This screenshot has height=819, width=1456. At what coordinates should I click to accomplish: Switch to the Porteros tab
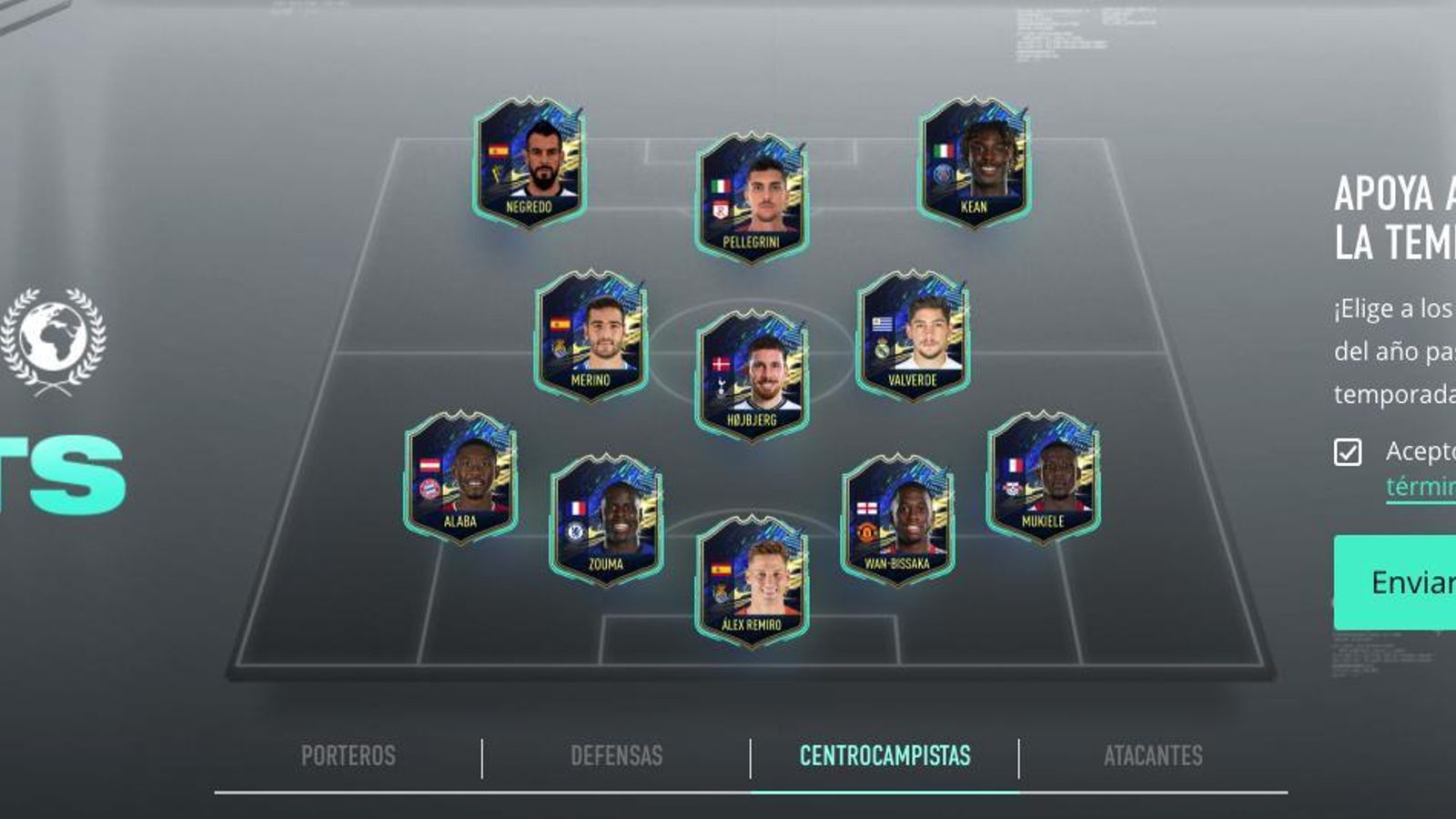pos(349,756)
